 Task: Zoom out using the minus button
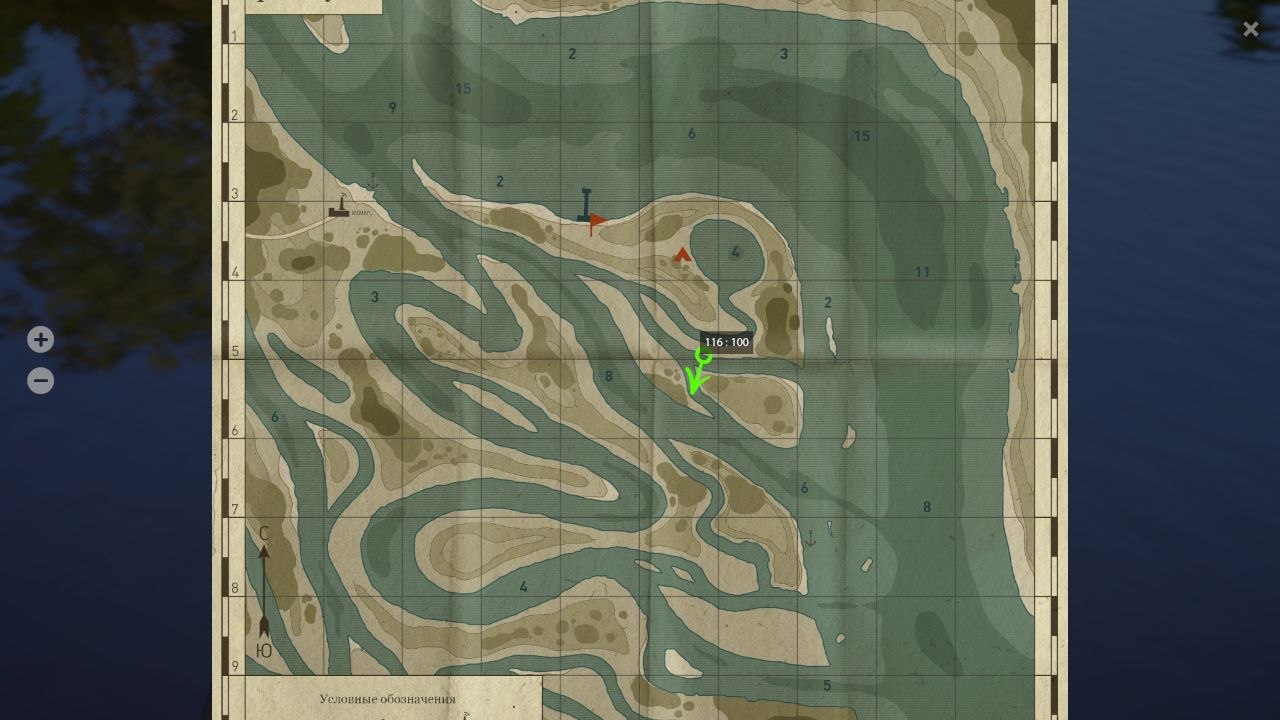pyautogui.click(x=40, y=380)
